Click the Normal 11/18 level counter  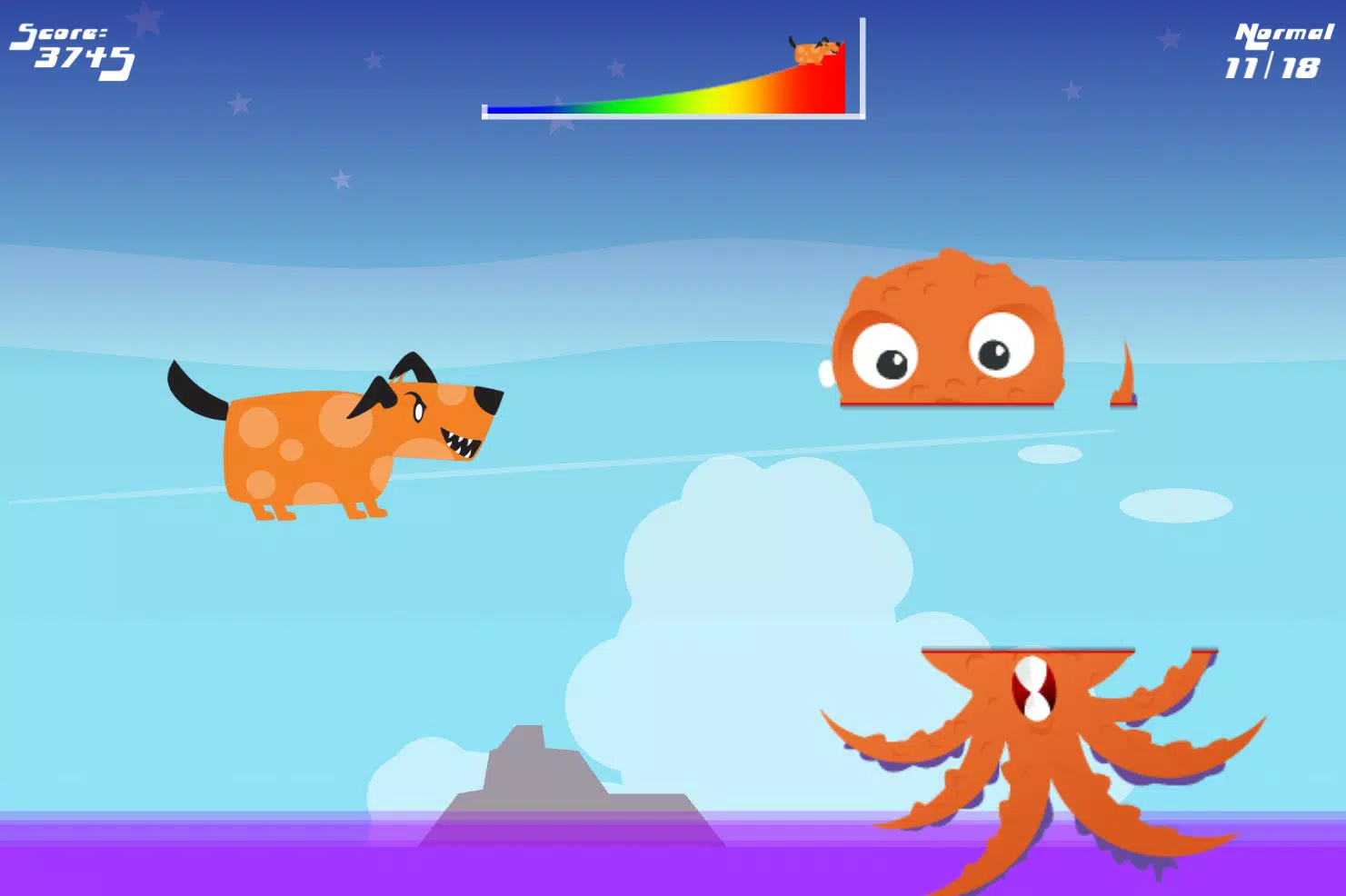(x=1277, y=50)
